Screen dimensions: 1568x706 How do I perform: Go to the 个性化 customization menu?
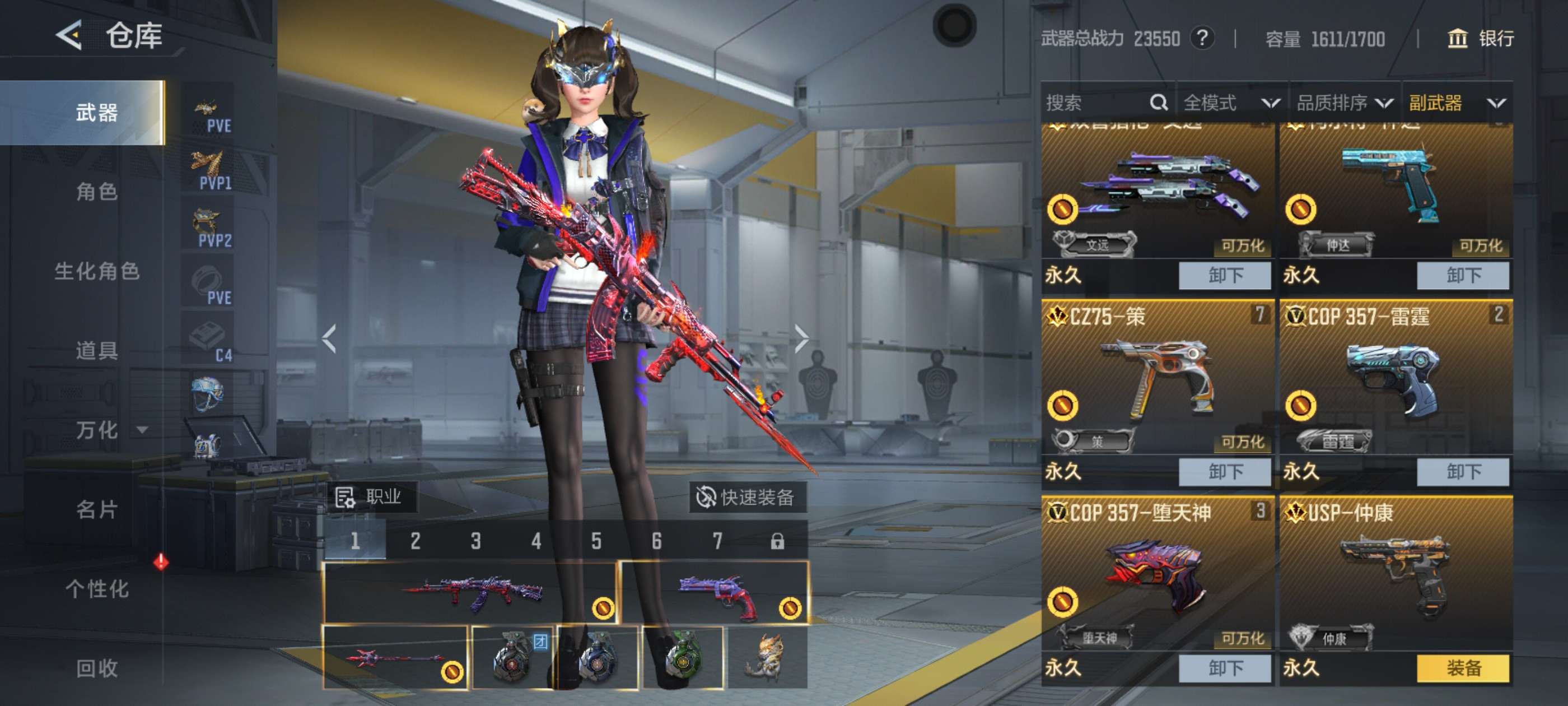pos(96,588)
